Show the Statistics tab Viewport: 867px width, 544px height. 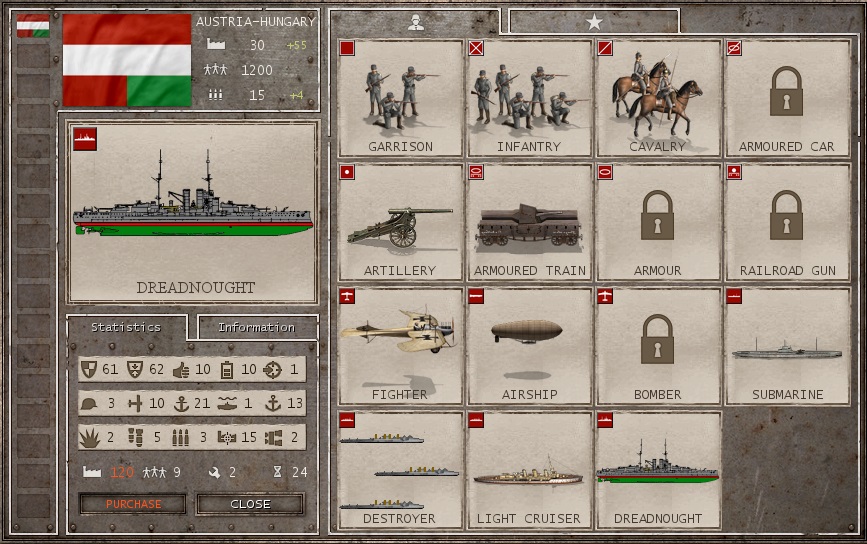tap(126, 327)
